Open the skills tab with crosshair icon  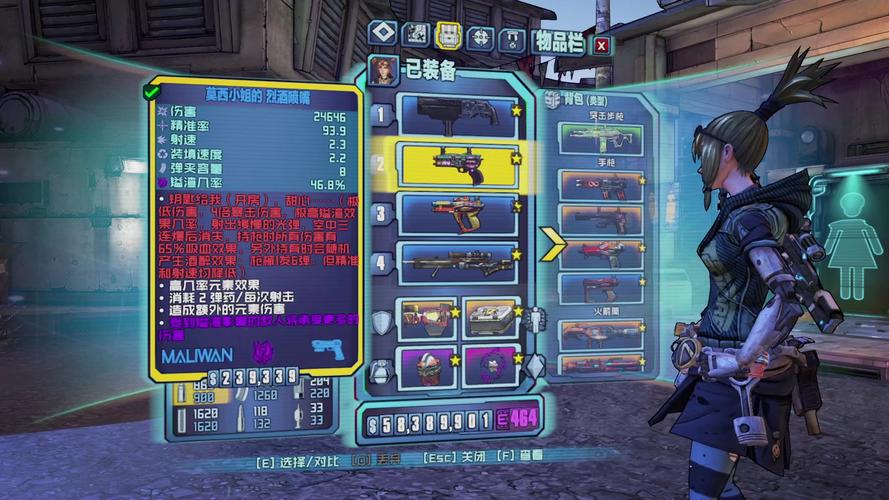480,38
